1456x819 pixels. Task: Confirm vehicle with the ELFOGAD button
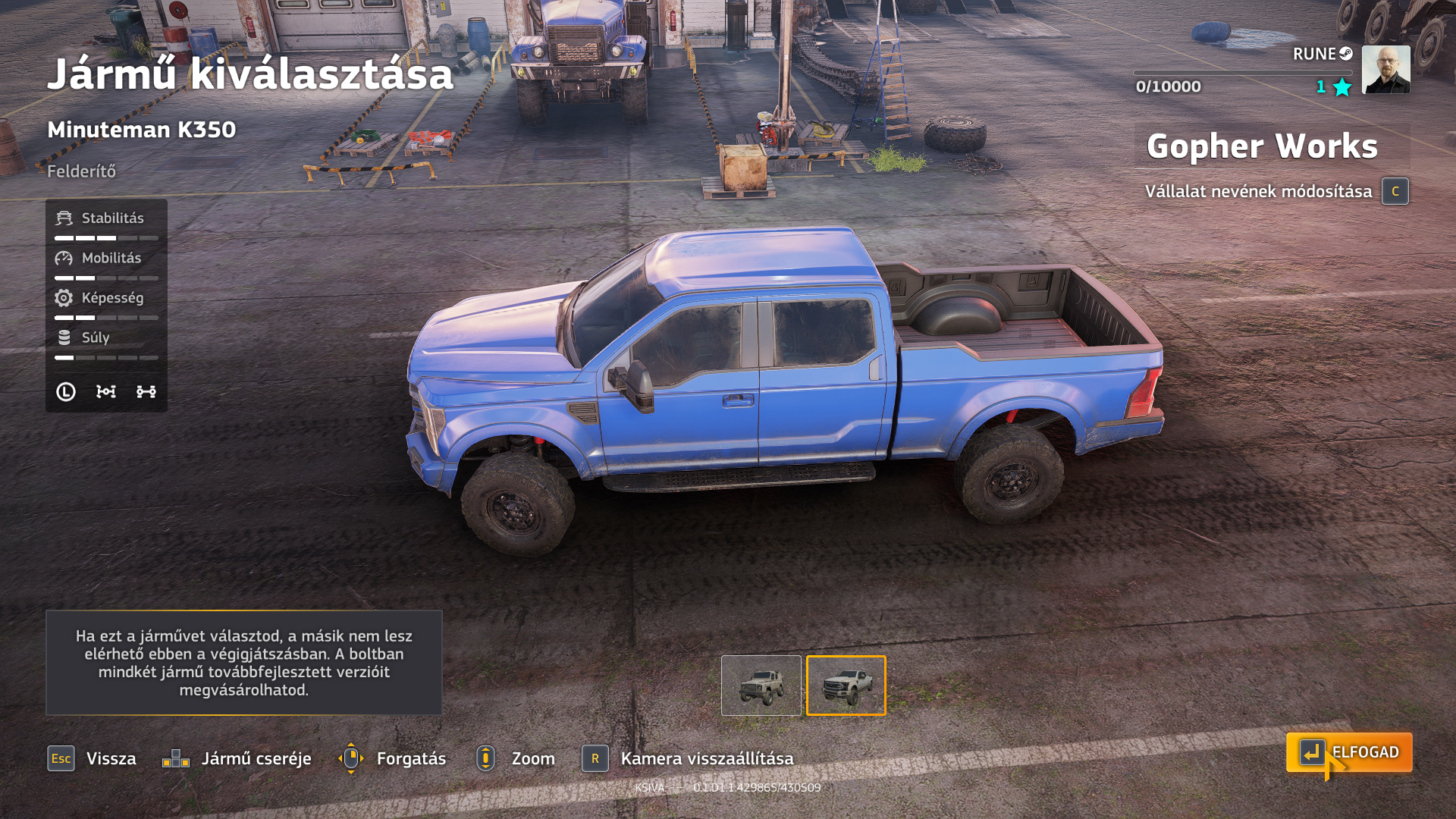coord(1349,752)
